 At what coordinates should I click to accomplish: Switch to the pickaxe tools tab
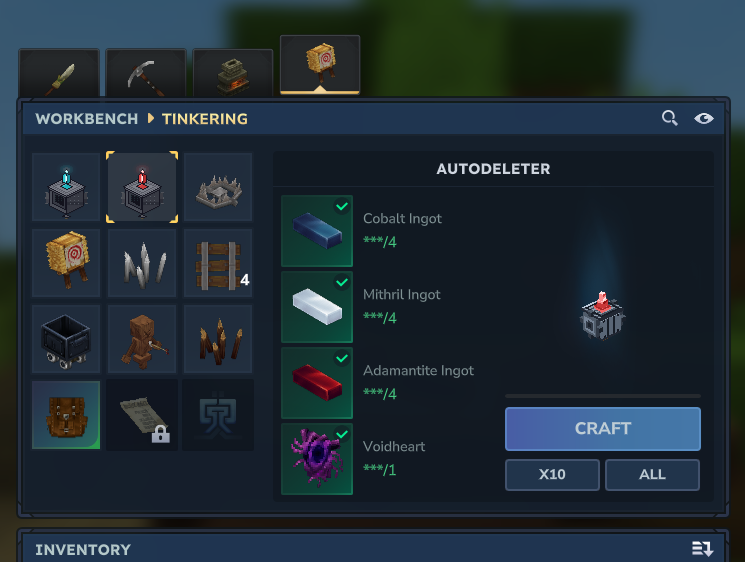coord(146,73)
